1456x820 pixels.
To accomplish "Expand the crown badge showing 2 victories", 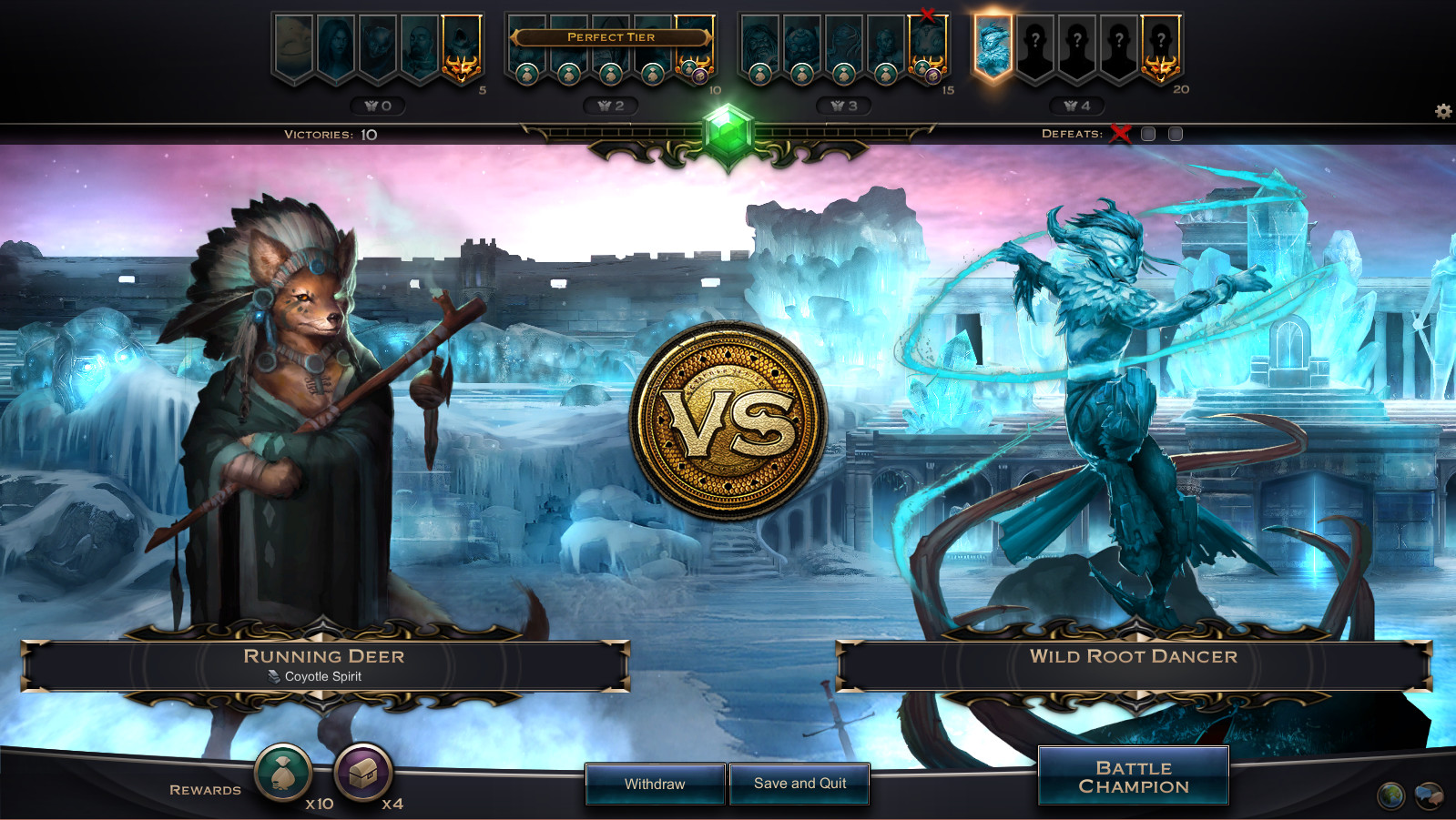I will (611, 104).
